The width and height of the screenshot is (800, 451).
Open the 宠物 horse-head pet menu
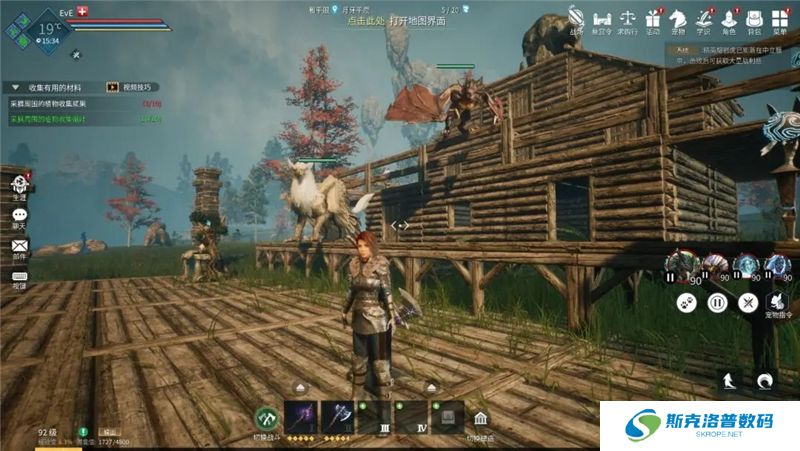click(x=679, y=17)
